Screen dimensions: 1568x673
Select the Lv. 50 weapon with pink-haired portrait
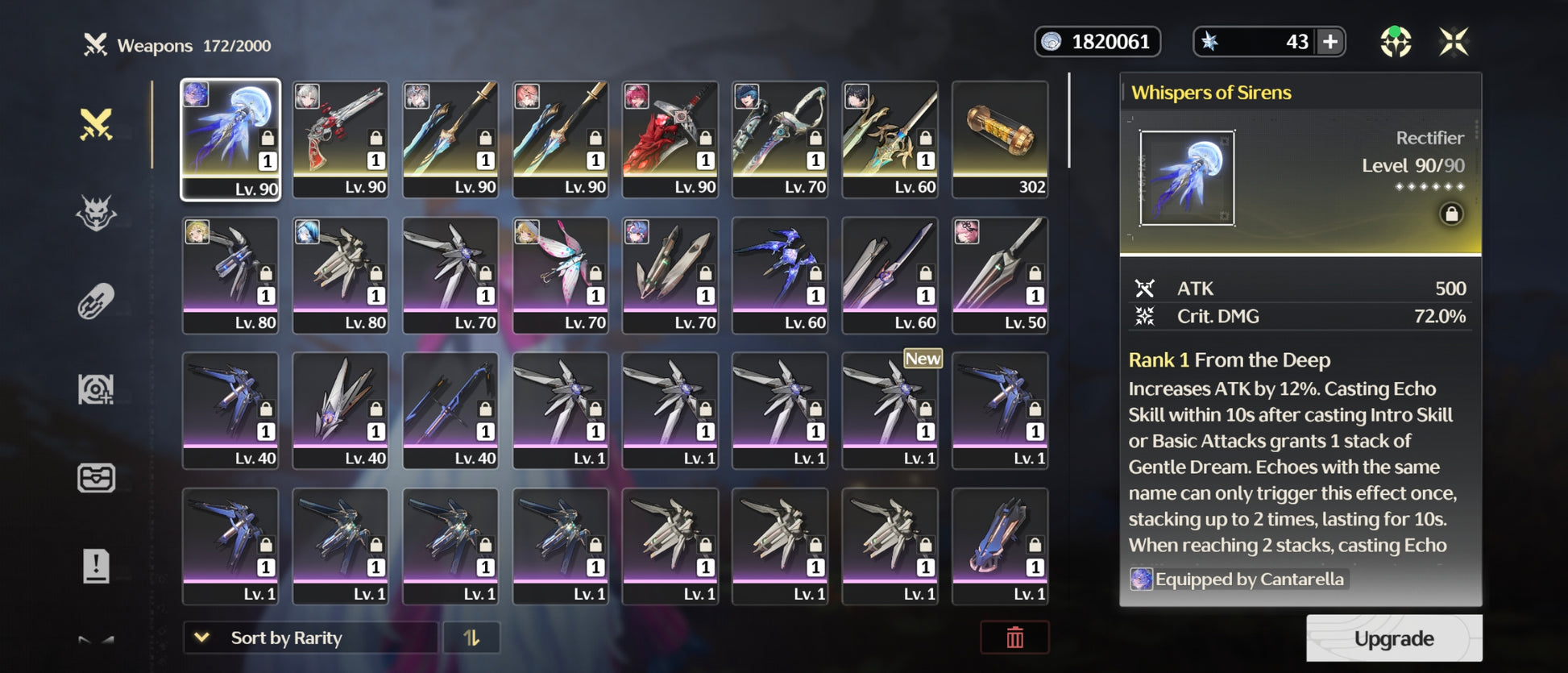[x=1000, y=275]
